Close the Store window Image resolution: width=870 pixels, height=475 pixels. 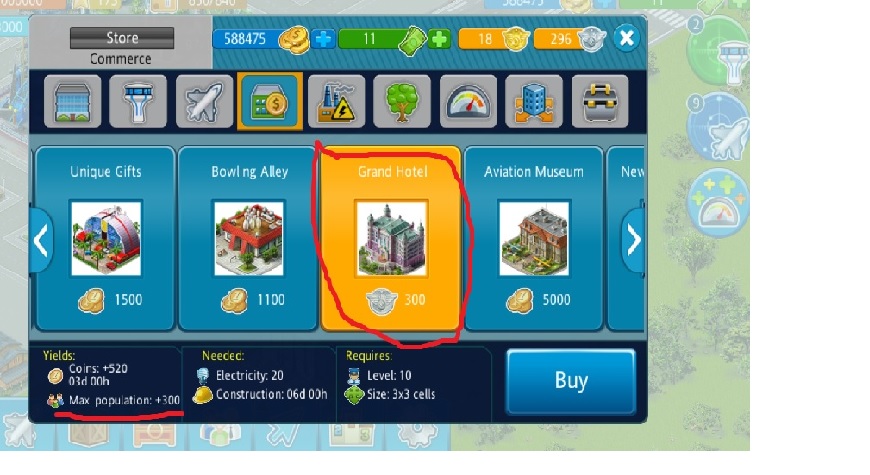point(626,39)
